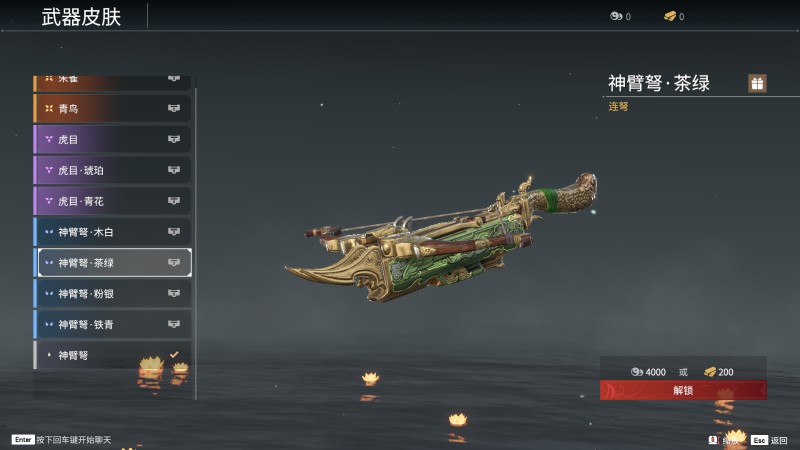The height and width of the screenshot is (450, 800).
Task: Select the 虎目·琥珀 skin
Action: tap(112, 170)
